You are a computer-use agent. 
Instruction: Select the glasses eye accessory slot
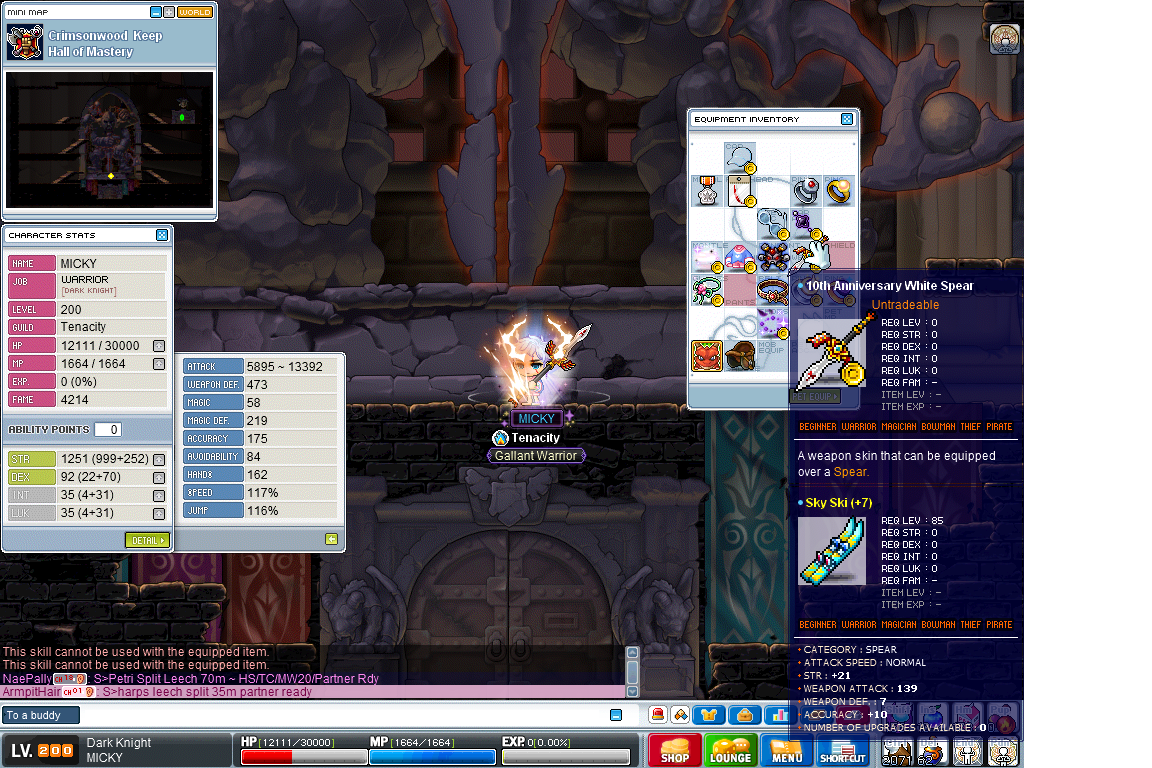(x=772, y=222)
